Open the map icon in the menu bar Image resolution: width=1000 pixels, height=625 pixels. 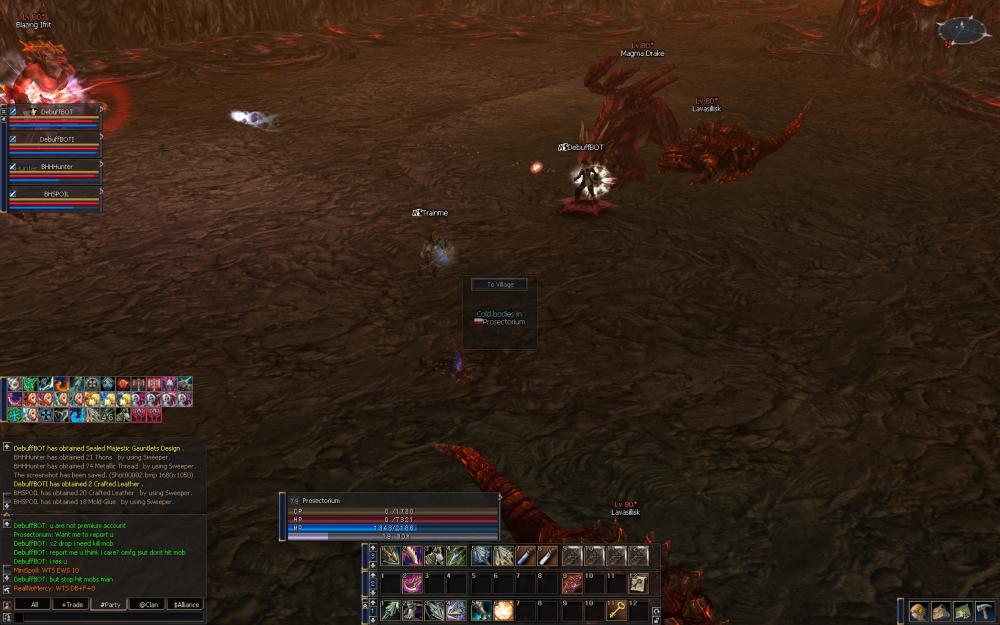click(962, 611)
